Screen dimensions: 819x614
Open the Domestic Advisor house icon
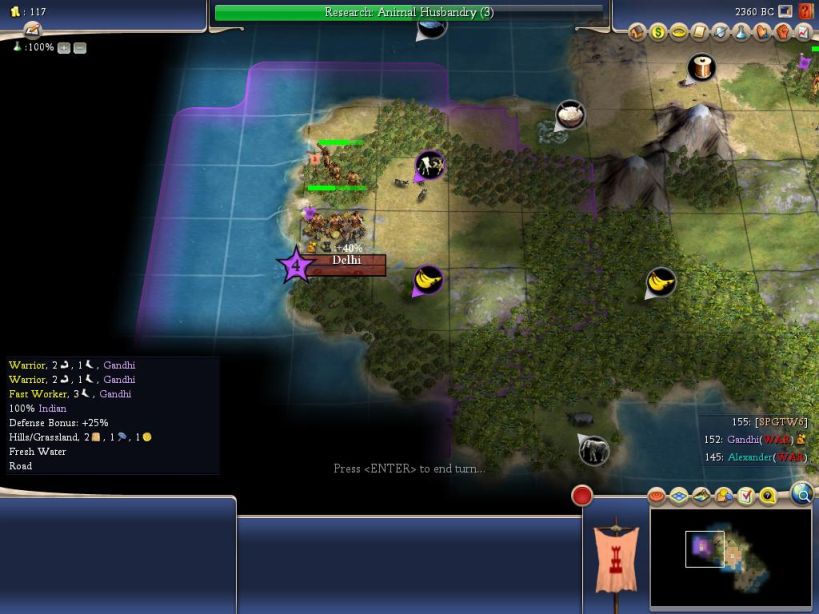pos(638,32)
